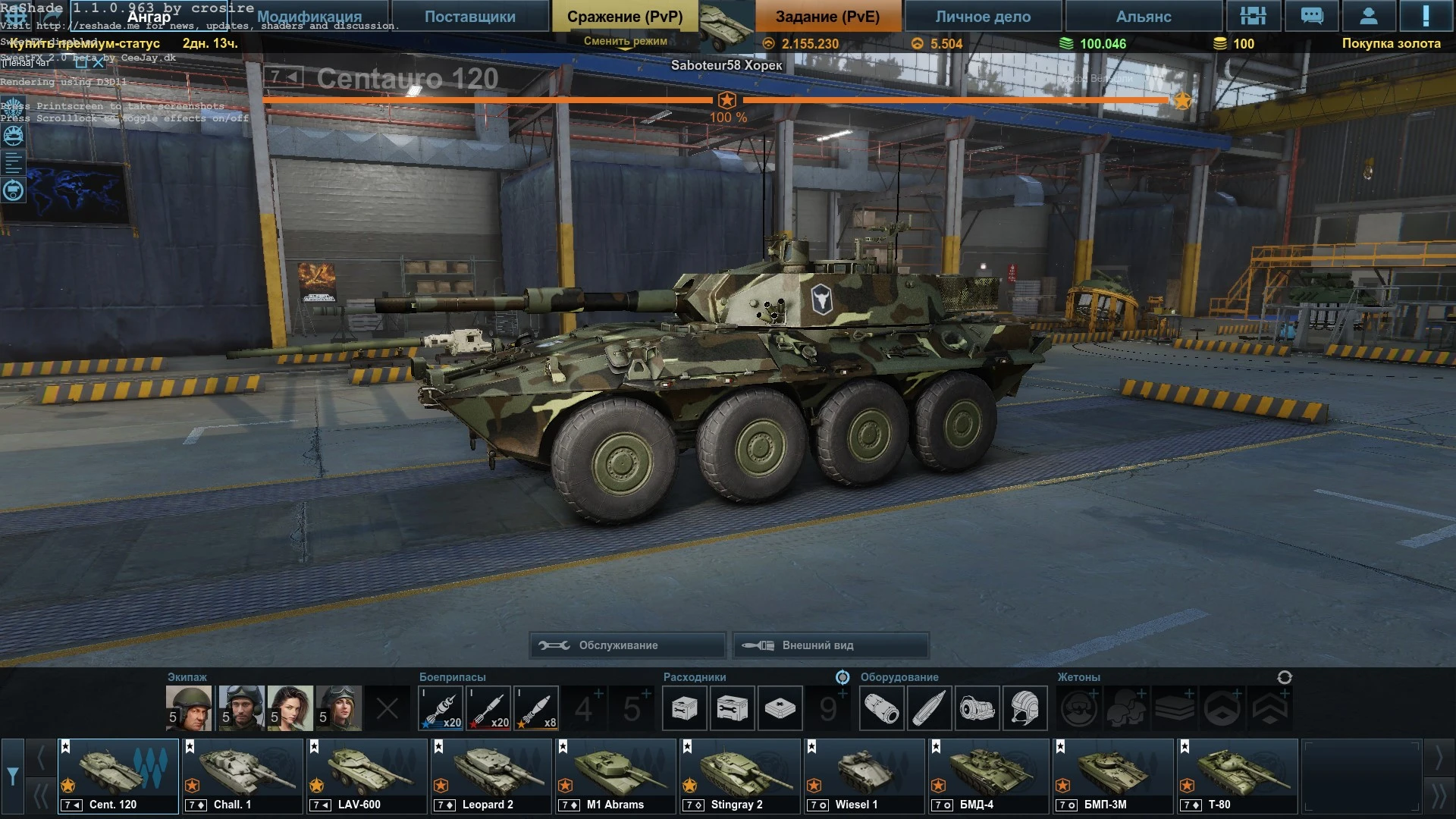Open Внешний вид customization
Image resolution: width=1456 pixels, height=819 pixels.
(x=830, y=645)
